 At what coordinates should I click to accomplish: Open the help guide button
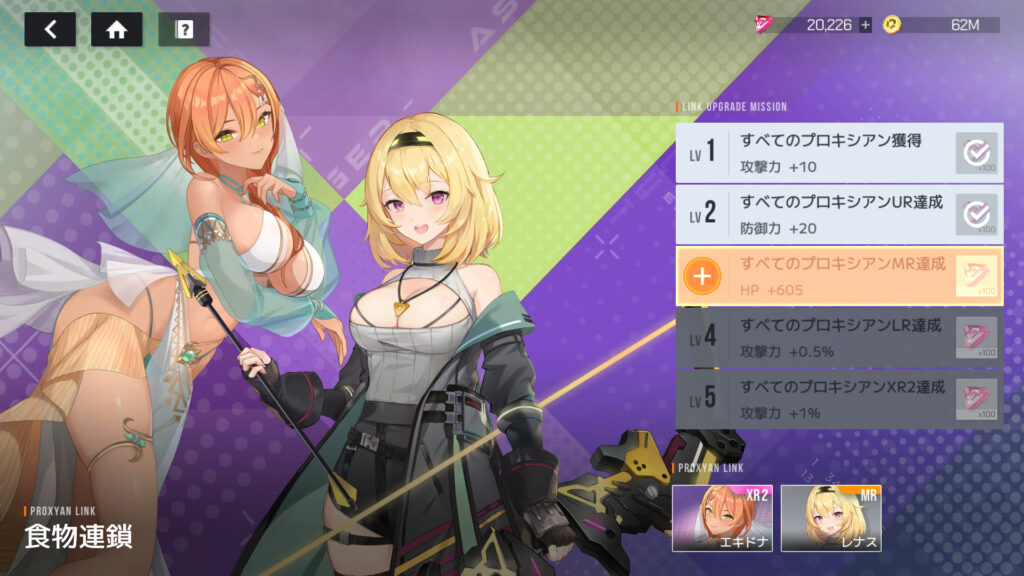pos(184,29)
